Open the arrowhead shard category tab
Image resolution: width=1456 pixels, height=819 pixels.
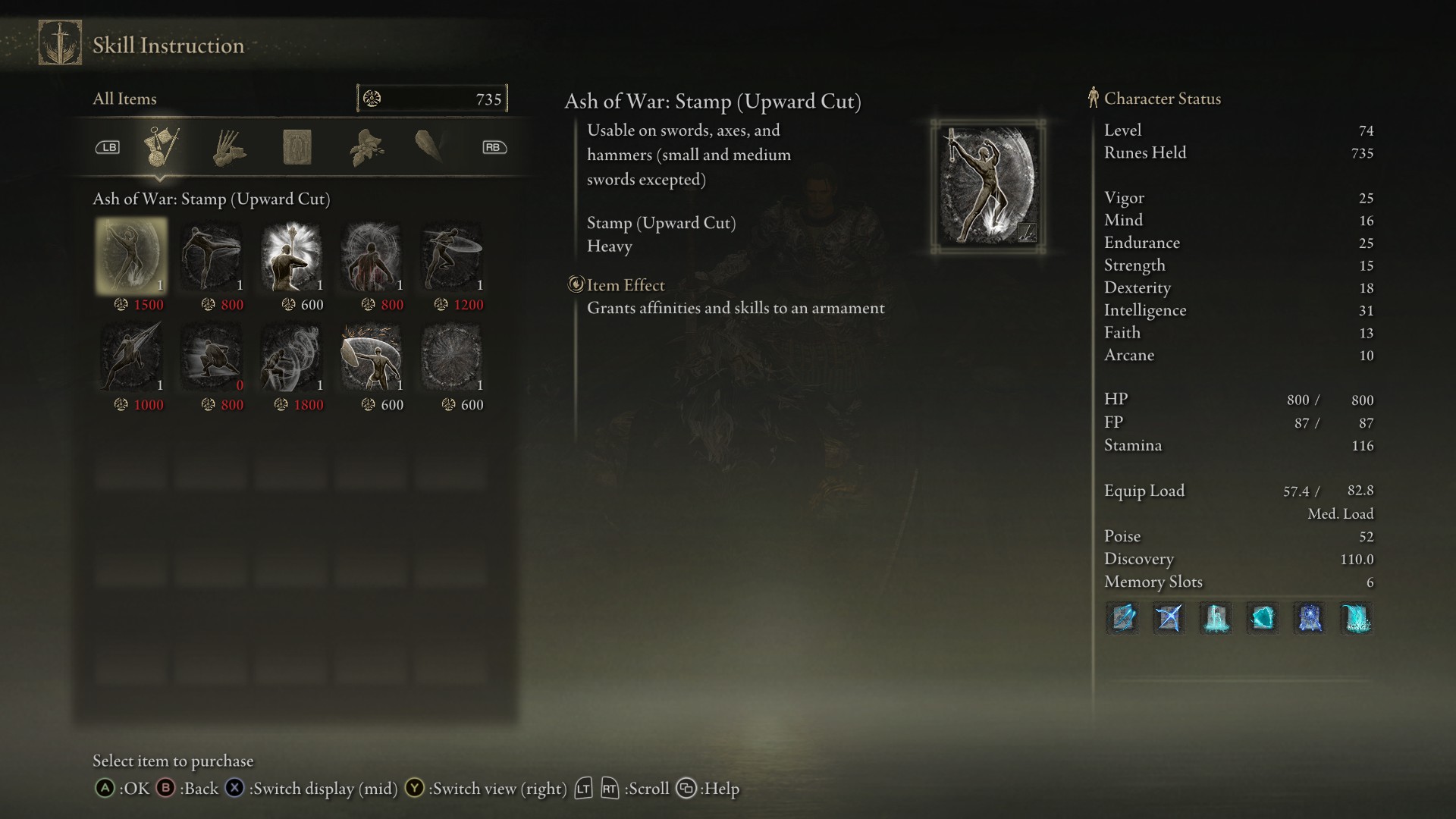coord(429,146)
